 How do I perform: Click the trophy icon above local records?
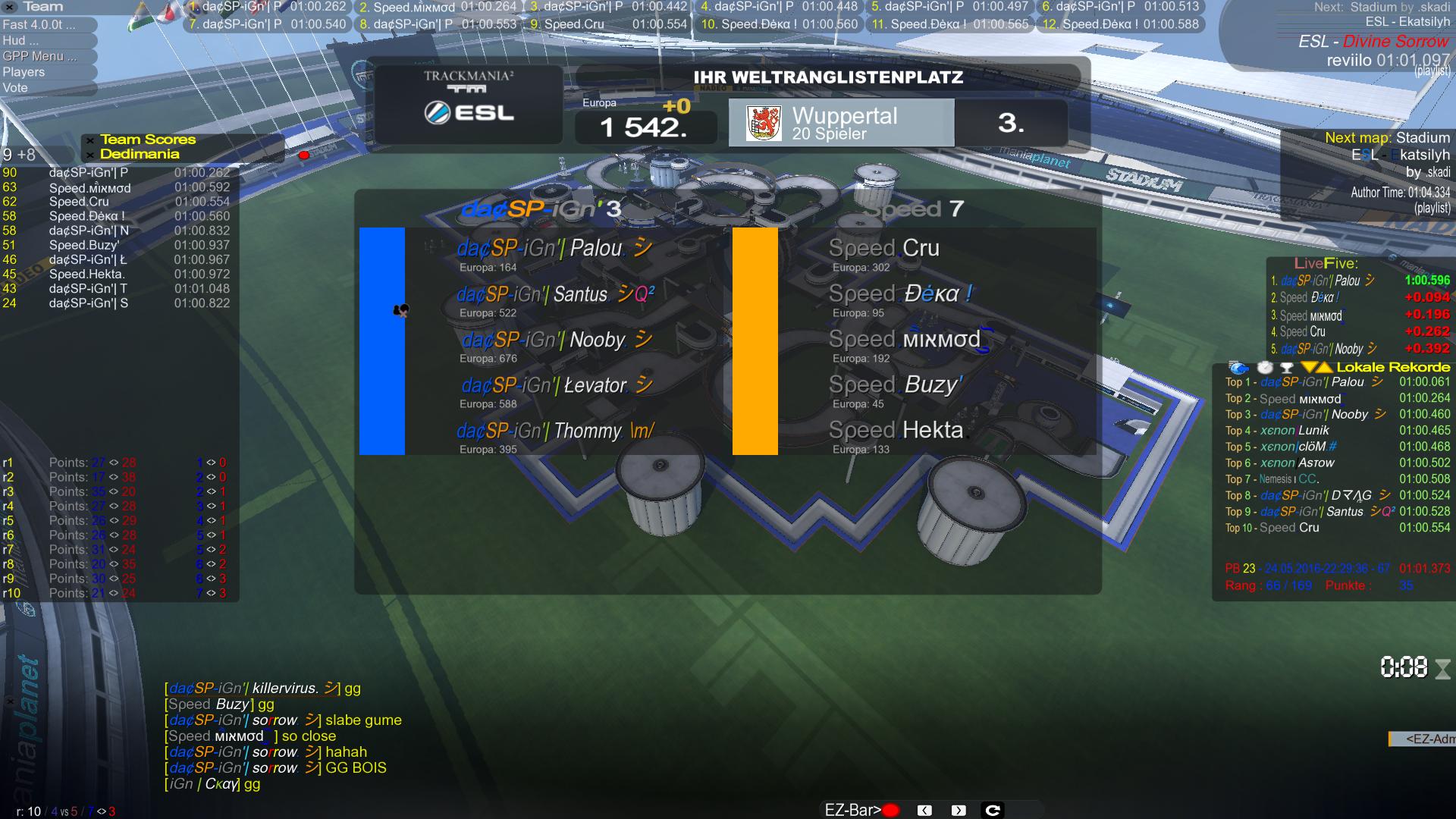tap(1286, 368)
